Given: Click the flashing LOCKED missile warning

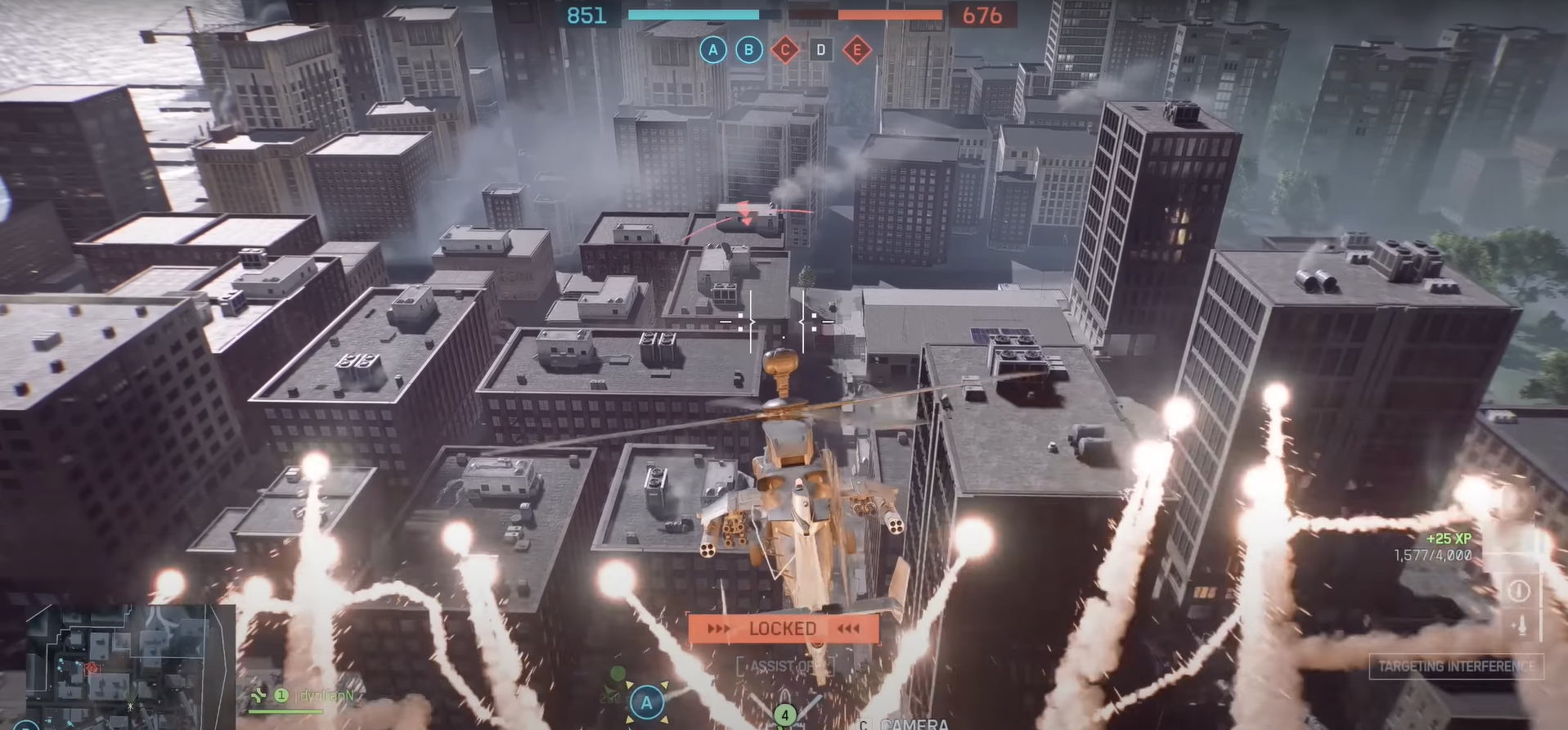Looking at the screenshot, I should point(783,629).
